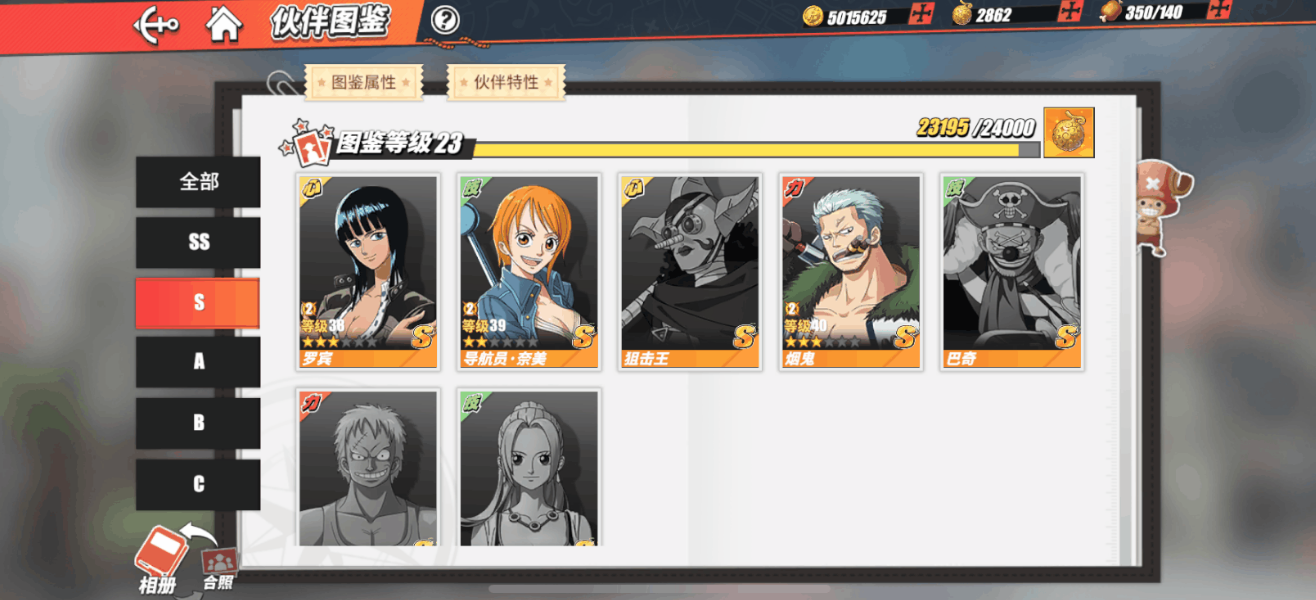Open the question mark help info
The image size is (1316, 600).
click(445, 19)
